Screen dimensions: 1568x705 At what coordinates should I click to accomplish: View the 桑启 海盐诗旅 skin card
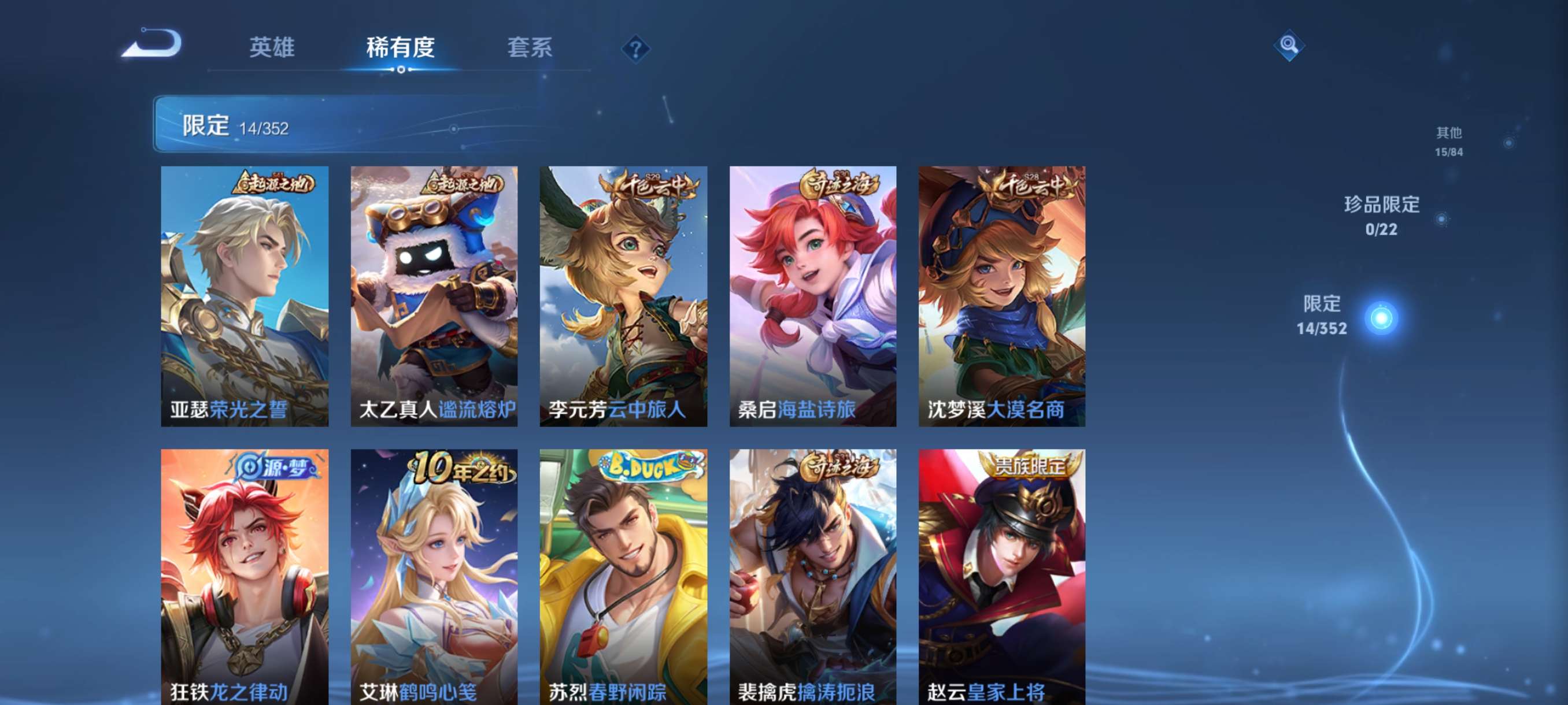point(812,296)
